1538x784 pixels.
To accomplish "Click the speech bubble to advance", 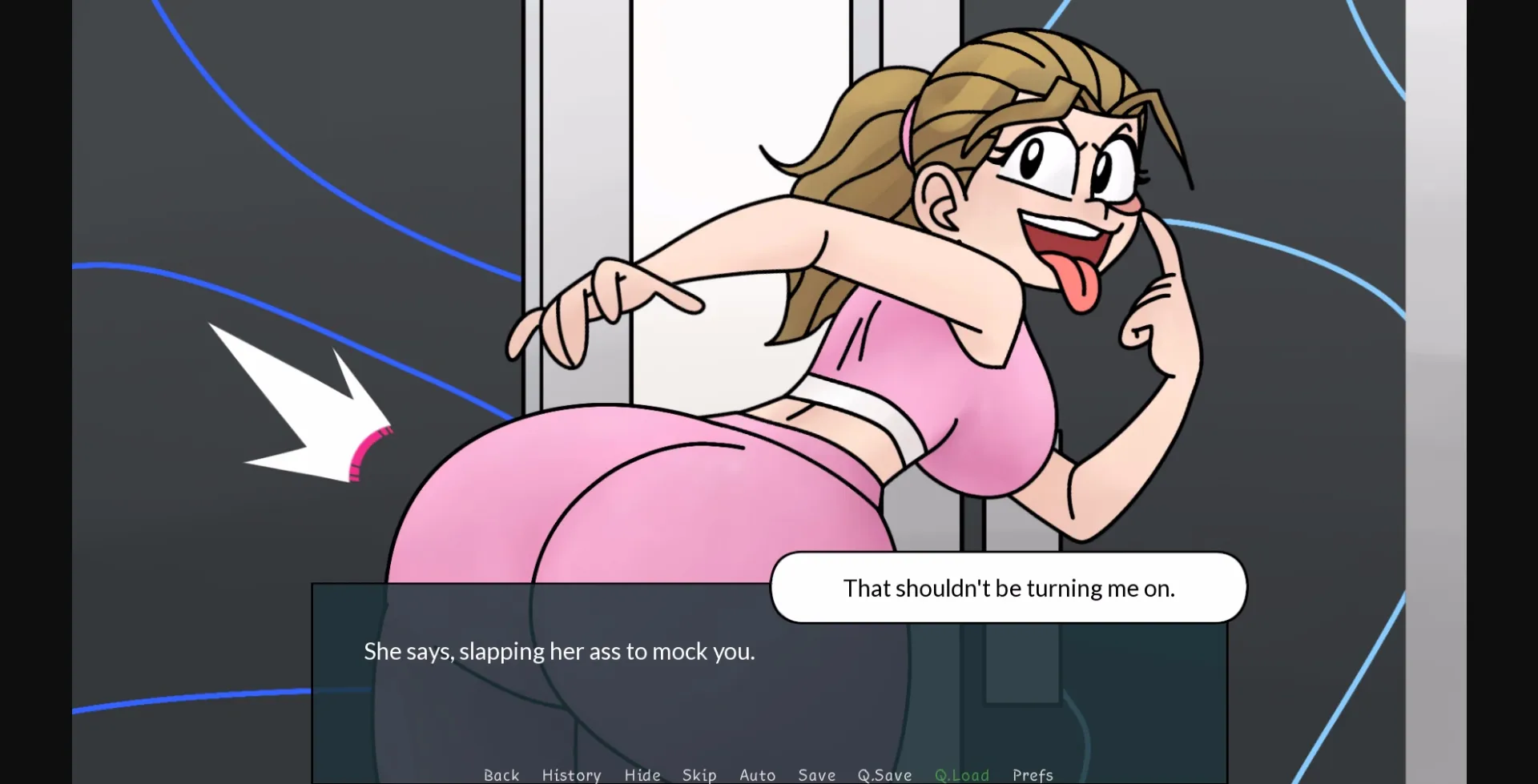I will [x=1008, y=587].
